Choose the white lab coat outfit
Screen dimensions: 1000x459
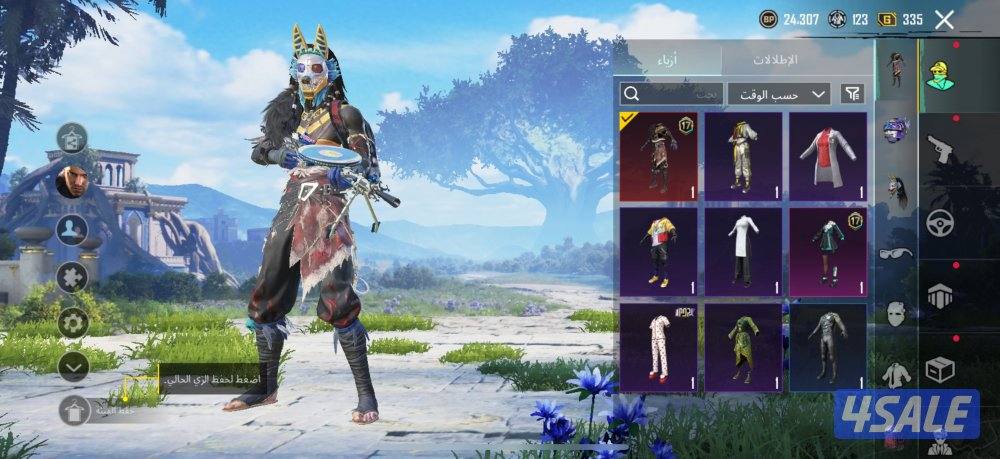(x=827, y=155)
